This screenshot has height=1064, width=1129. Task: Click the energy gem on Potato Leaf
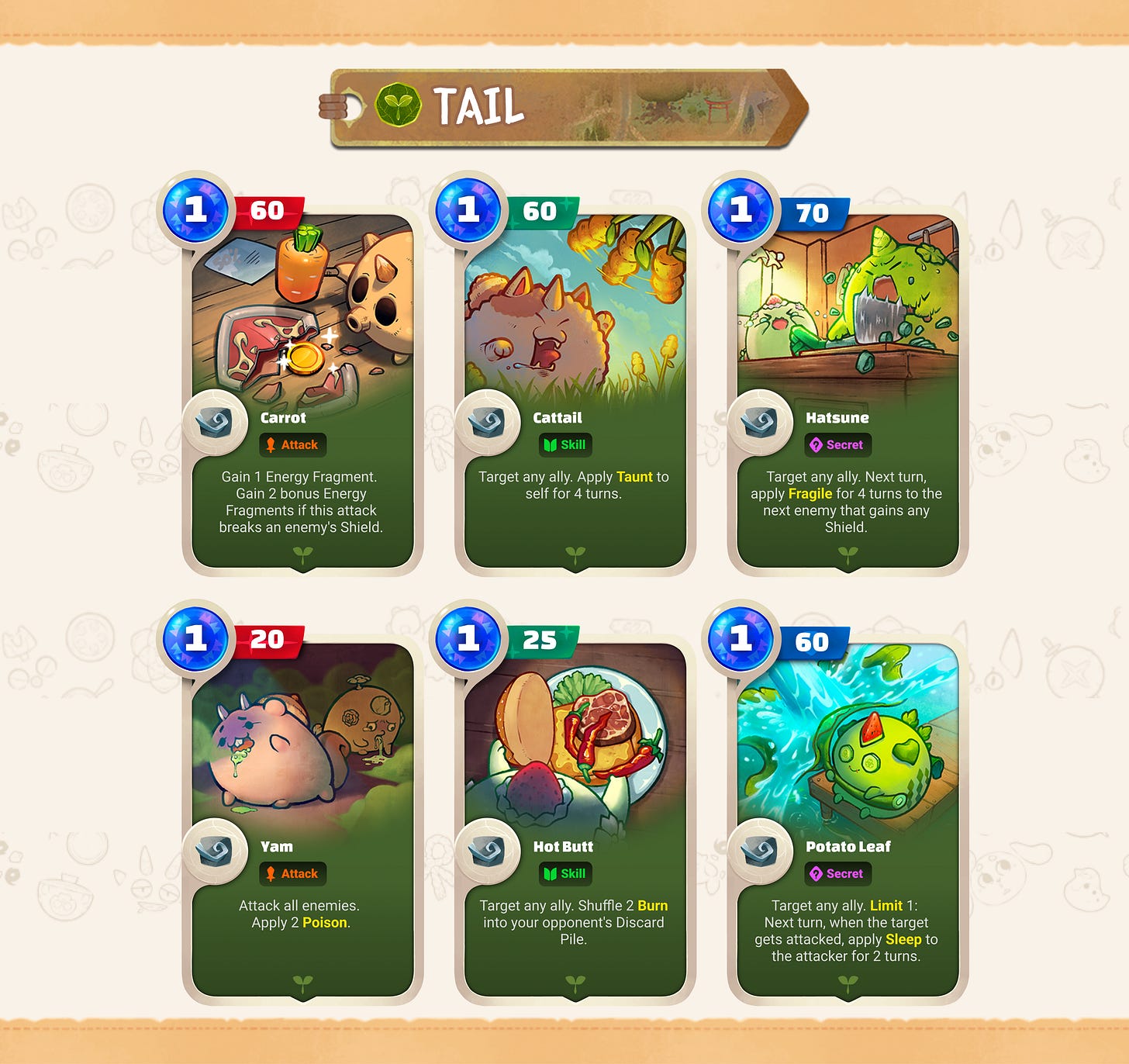coord(743,641)
